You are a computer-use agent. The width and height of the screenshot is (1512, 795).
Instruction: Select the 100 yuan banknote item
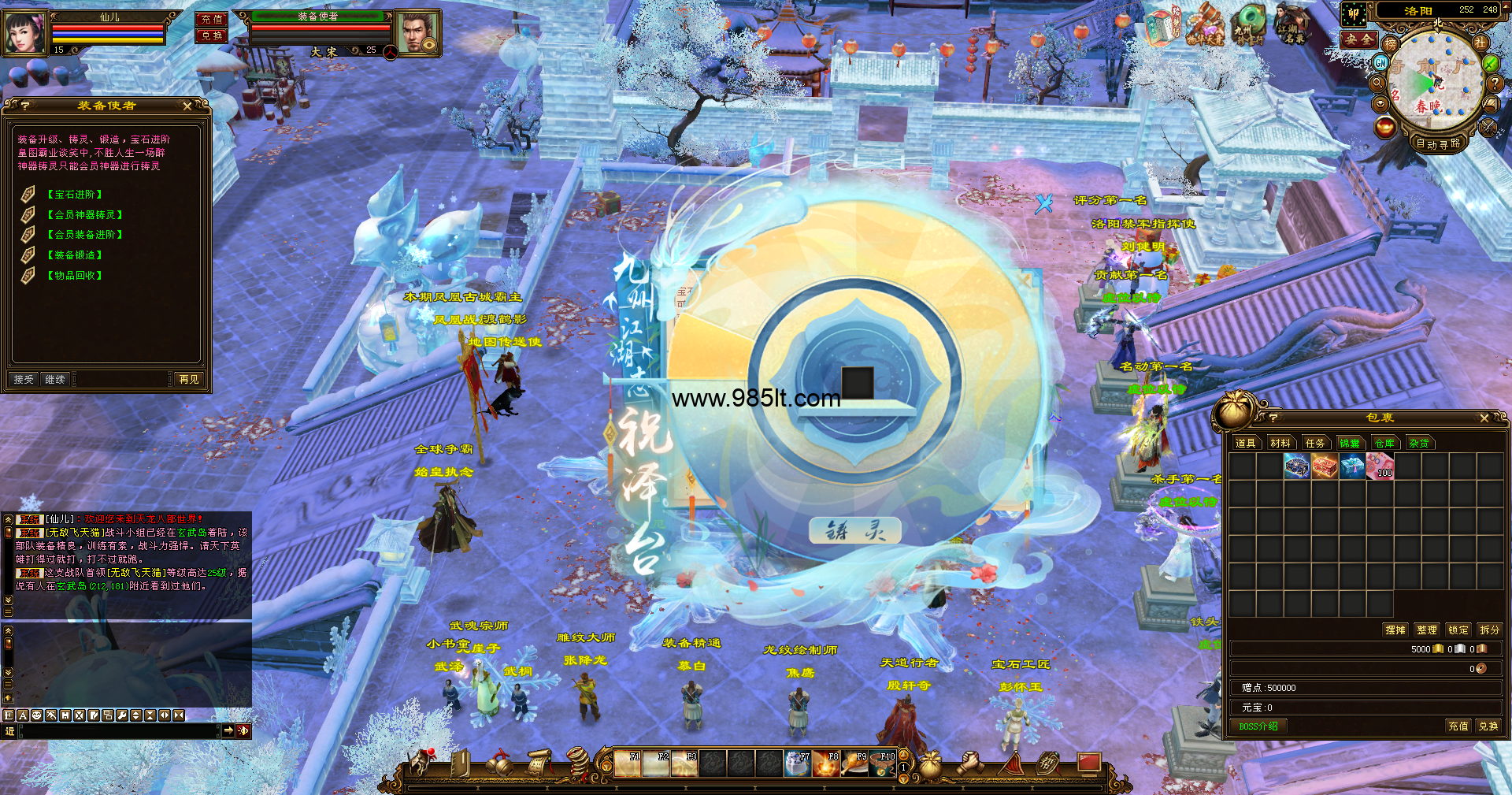[1380, 467]
